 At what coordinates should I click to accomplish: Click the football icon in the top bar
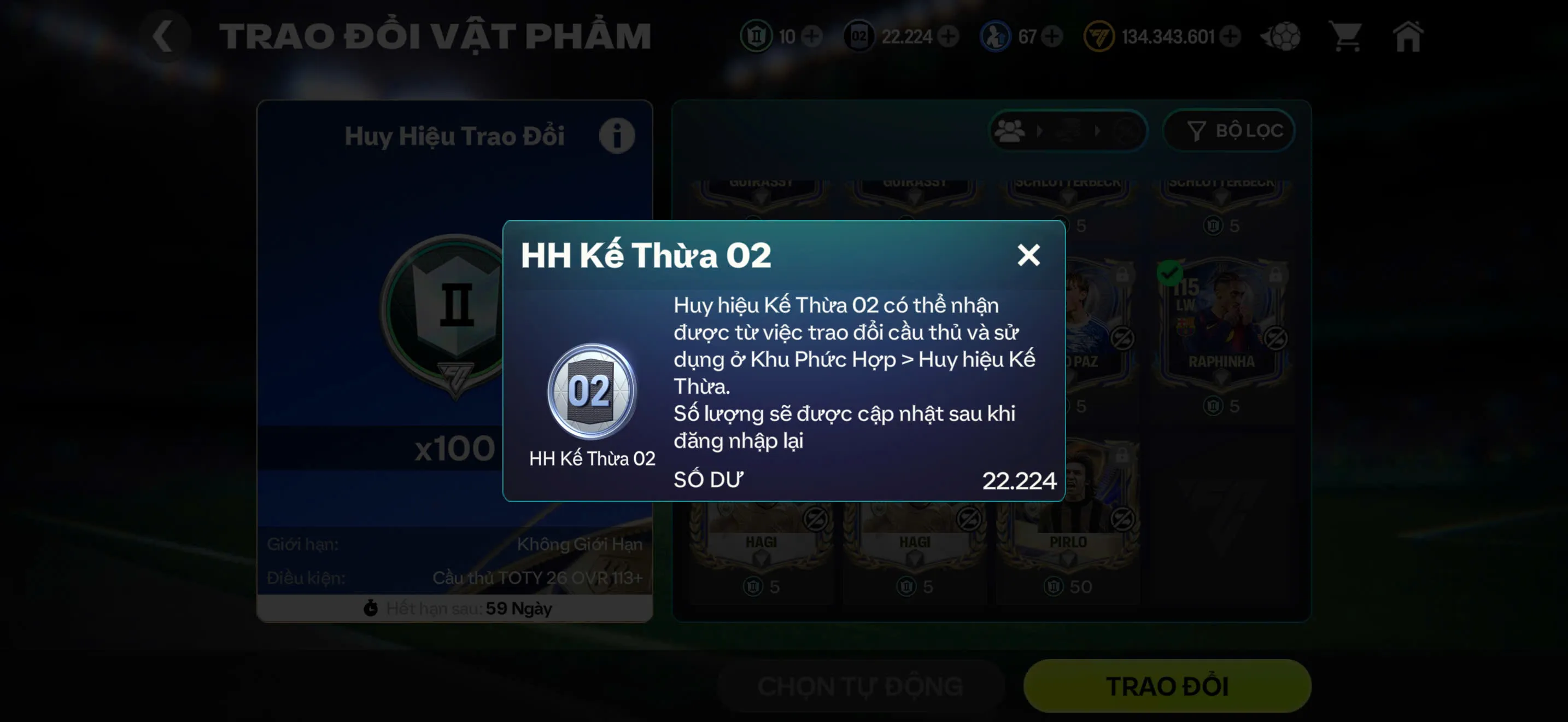coord(1282,38)
